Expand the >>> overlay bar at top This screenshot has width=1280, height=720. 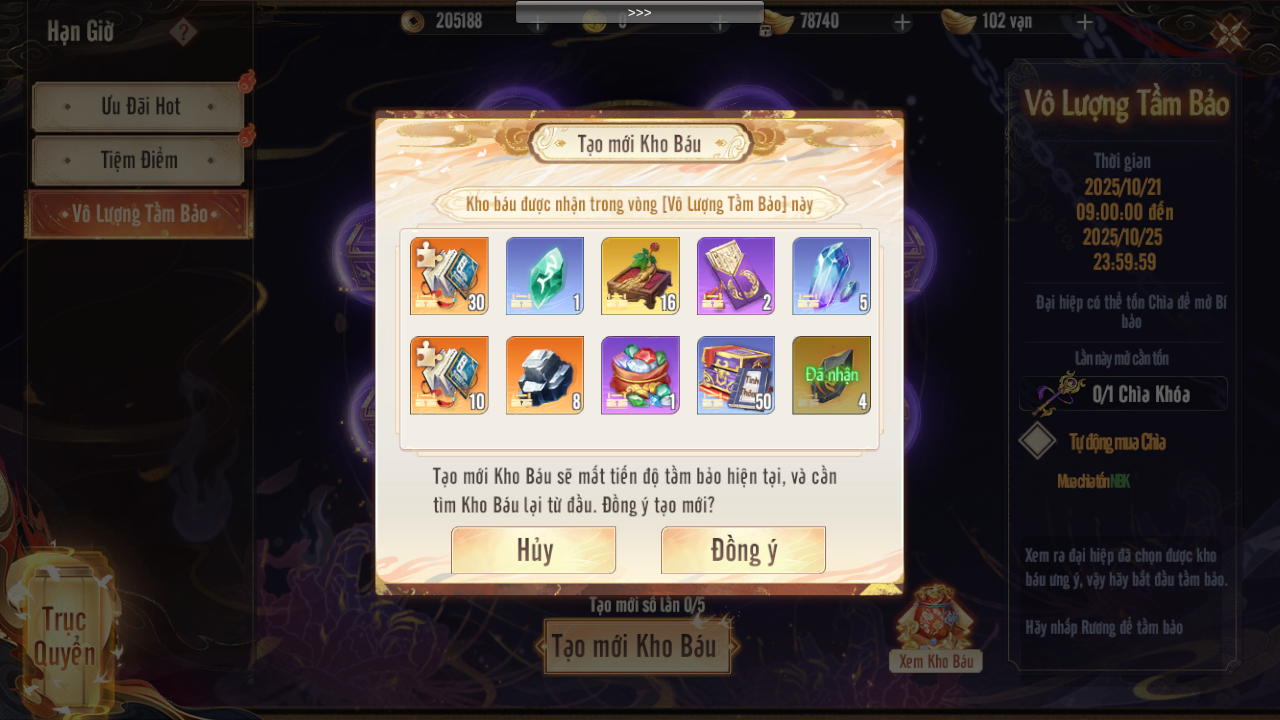pyautogui.click(x=639, y=12)
